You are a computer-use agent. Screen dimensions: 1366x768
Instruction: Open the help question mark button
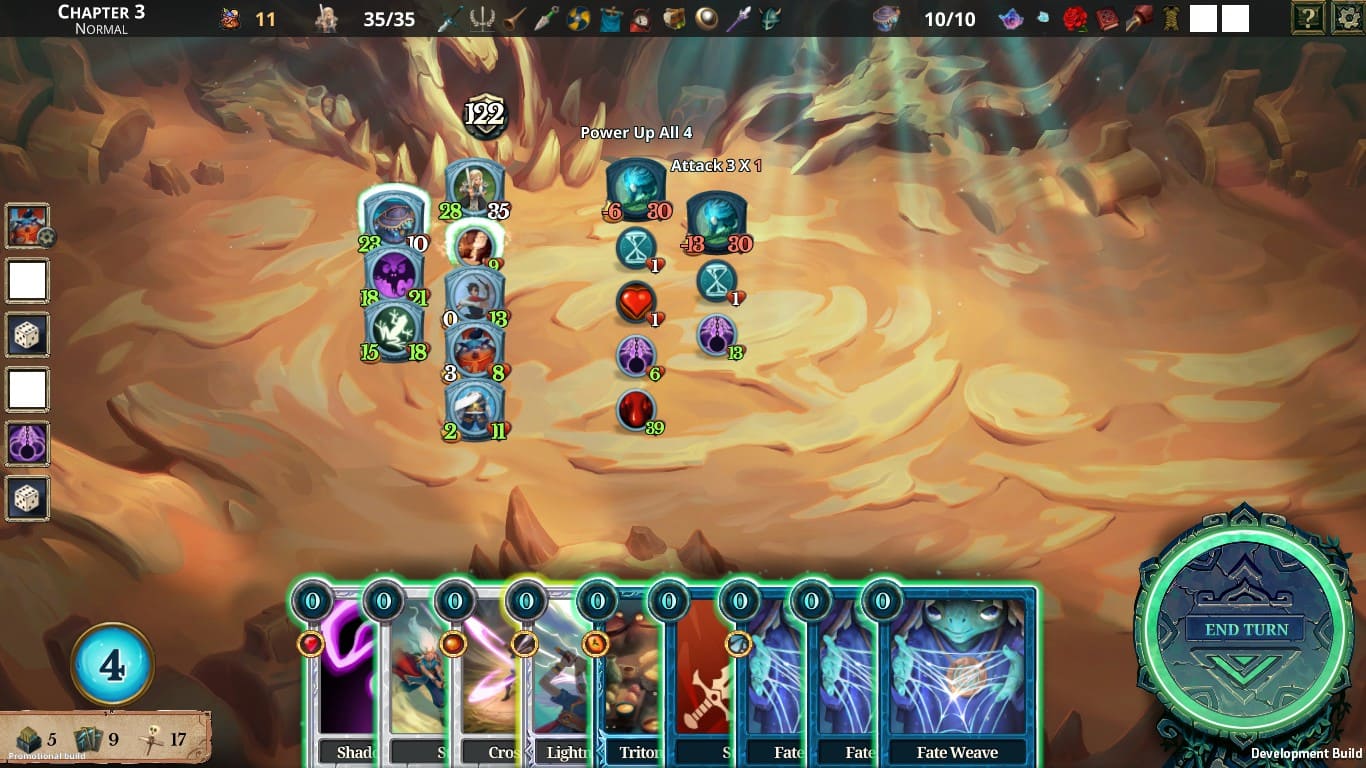click(x=1307, y=18)
